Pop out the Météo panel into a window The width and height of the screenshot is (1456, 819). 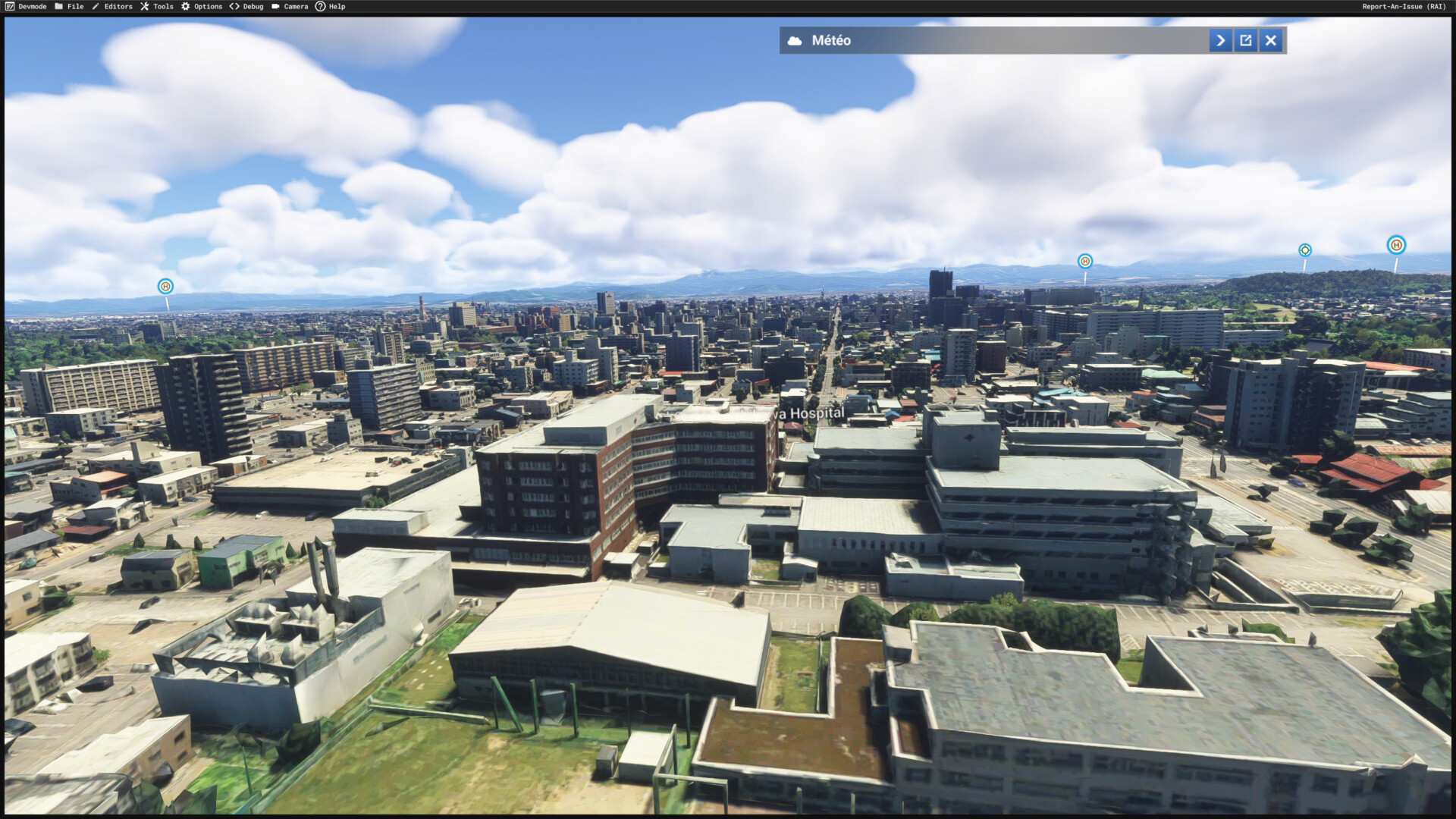[1246, 40]
